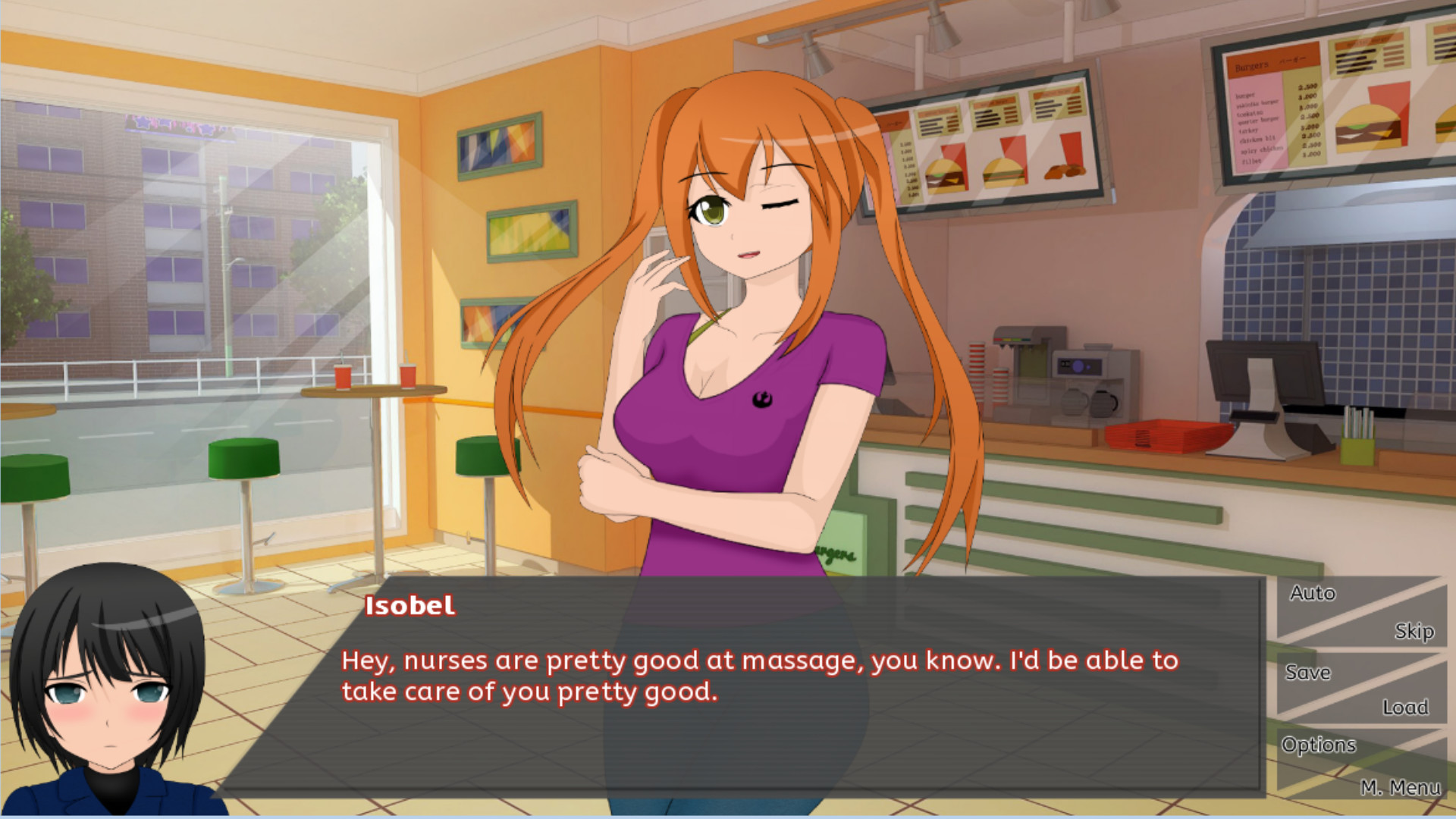This screenshot has height=819, width=1456.
Task: Return to the M. Menu
Action: click(1400, 787)
